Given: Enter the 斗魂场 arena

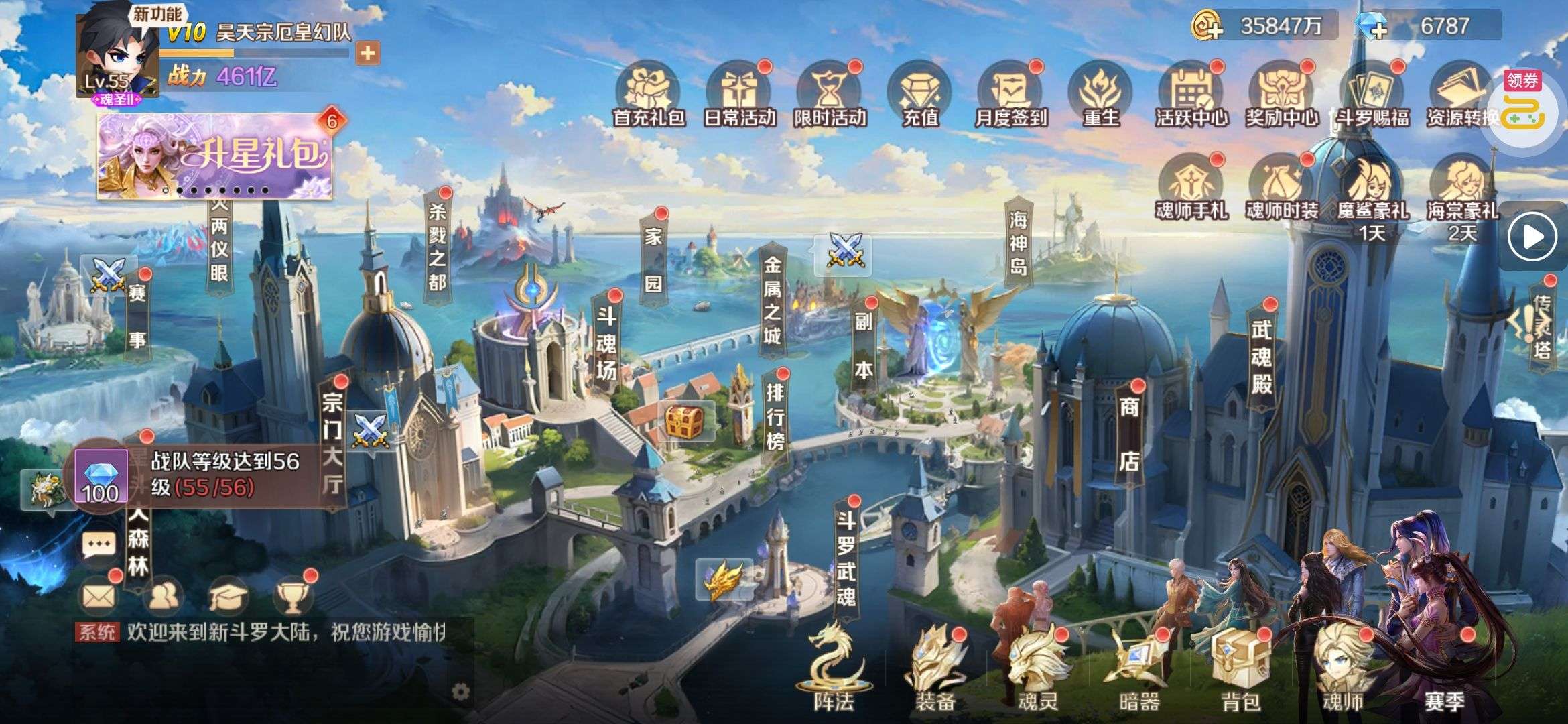Looking at the screenshot, I should (606, 343).
